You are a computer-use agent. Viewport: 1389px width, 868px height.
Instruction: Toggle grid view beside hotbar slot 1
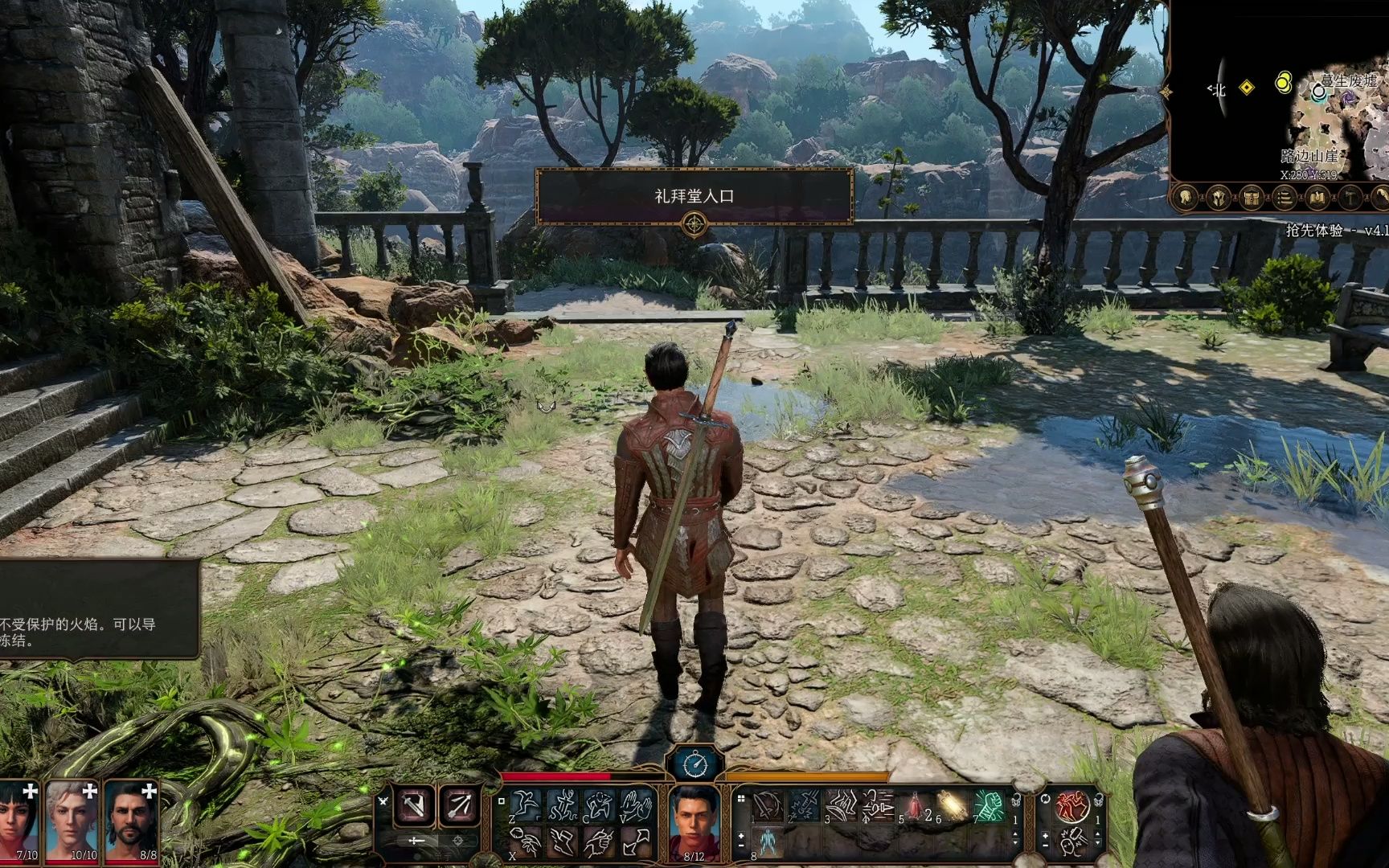click(740, 798)
